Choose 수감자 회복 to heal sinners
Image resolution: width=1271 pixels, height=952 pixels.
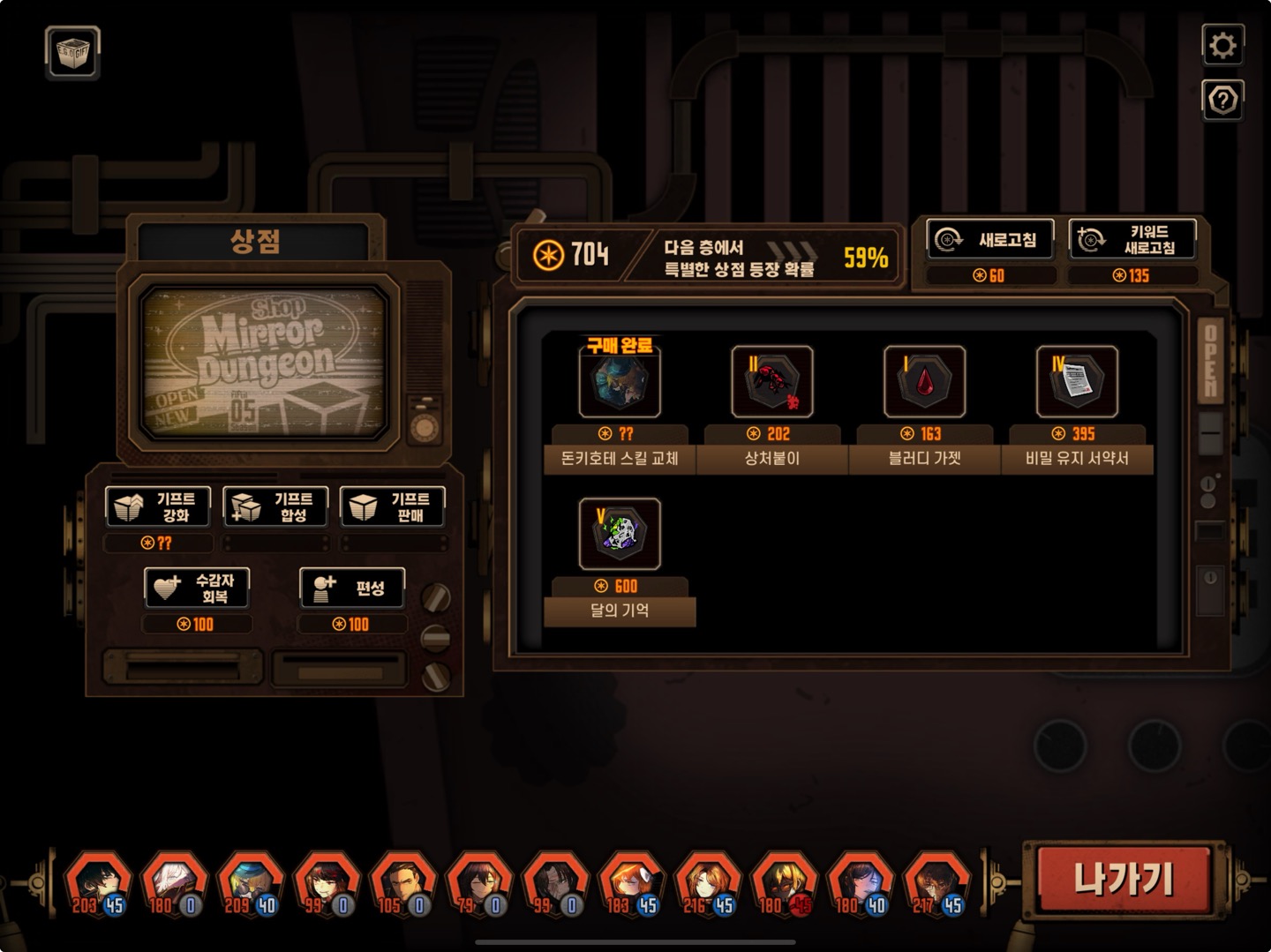197,588
